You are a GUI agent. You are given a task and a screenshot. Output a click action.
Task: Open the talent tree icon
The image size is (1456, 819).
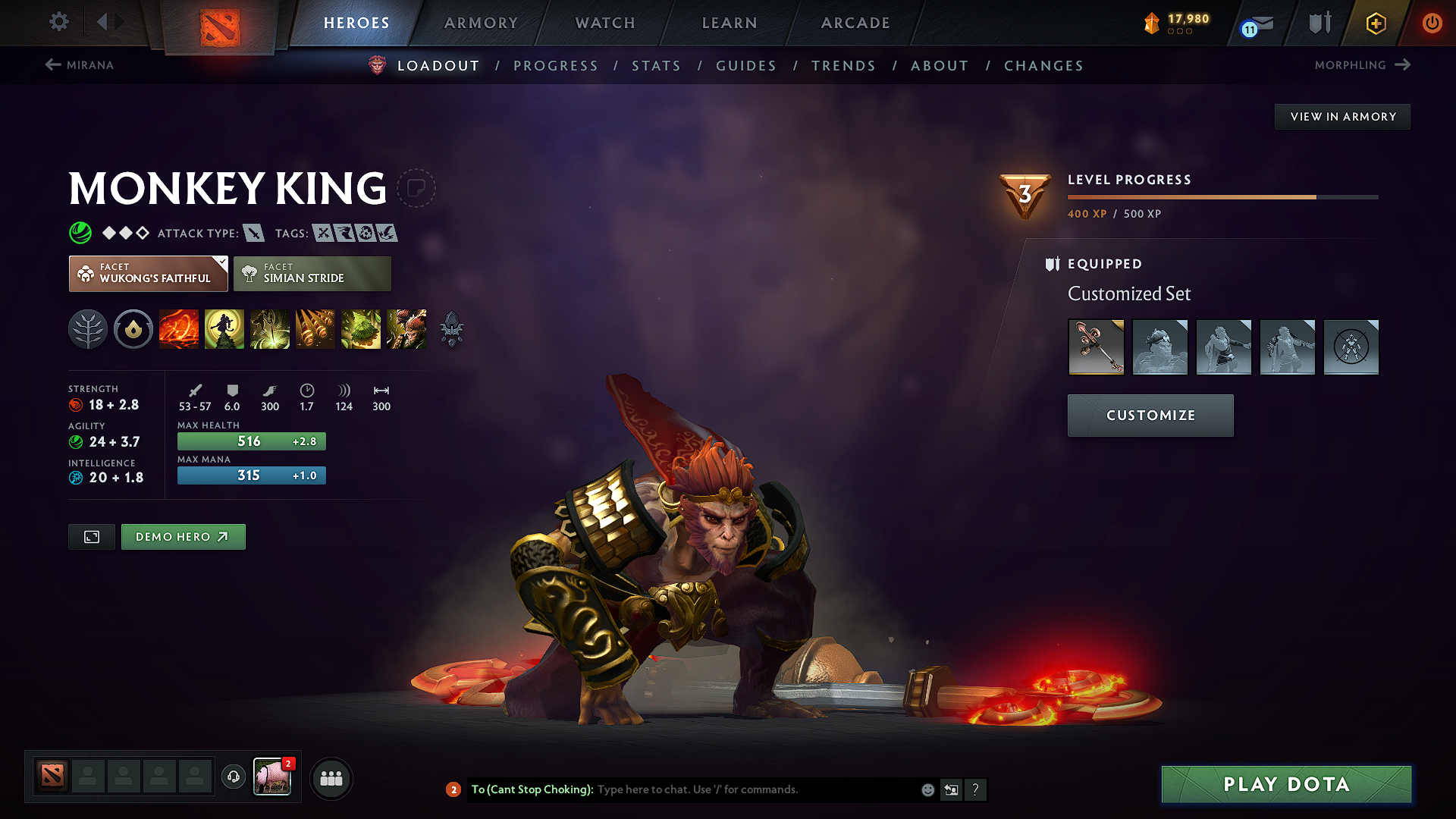tap(88, 329)
